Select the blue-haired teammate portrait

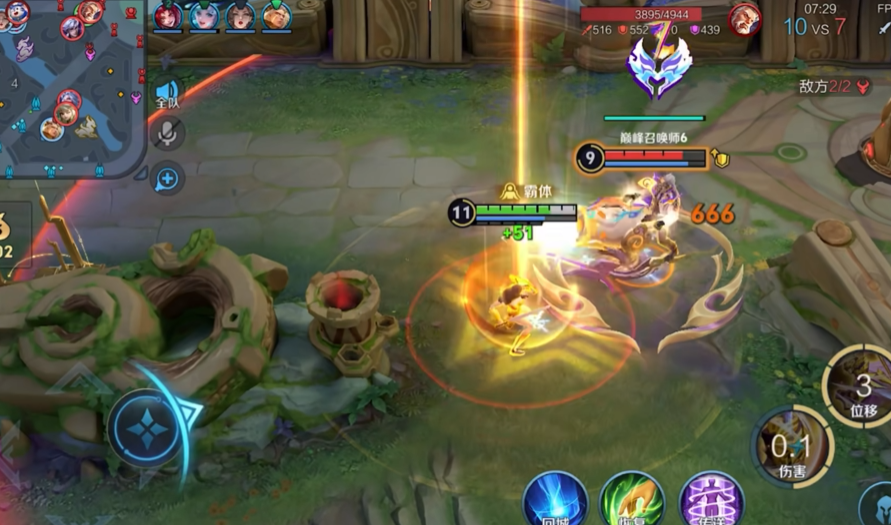[x=204, y=15]
